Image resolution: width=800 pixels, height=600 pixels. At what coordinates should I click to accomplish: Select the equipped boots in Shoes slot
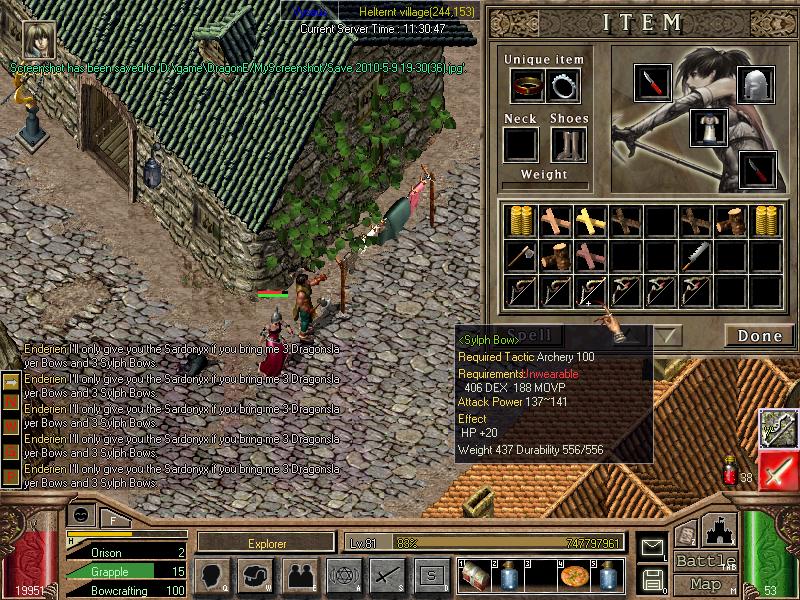[x=568, y=144]
